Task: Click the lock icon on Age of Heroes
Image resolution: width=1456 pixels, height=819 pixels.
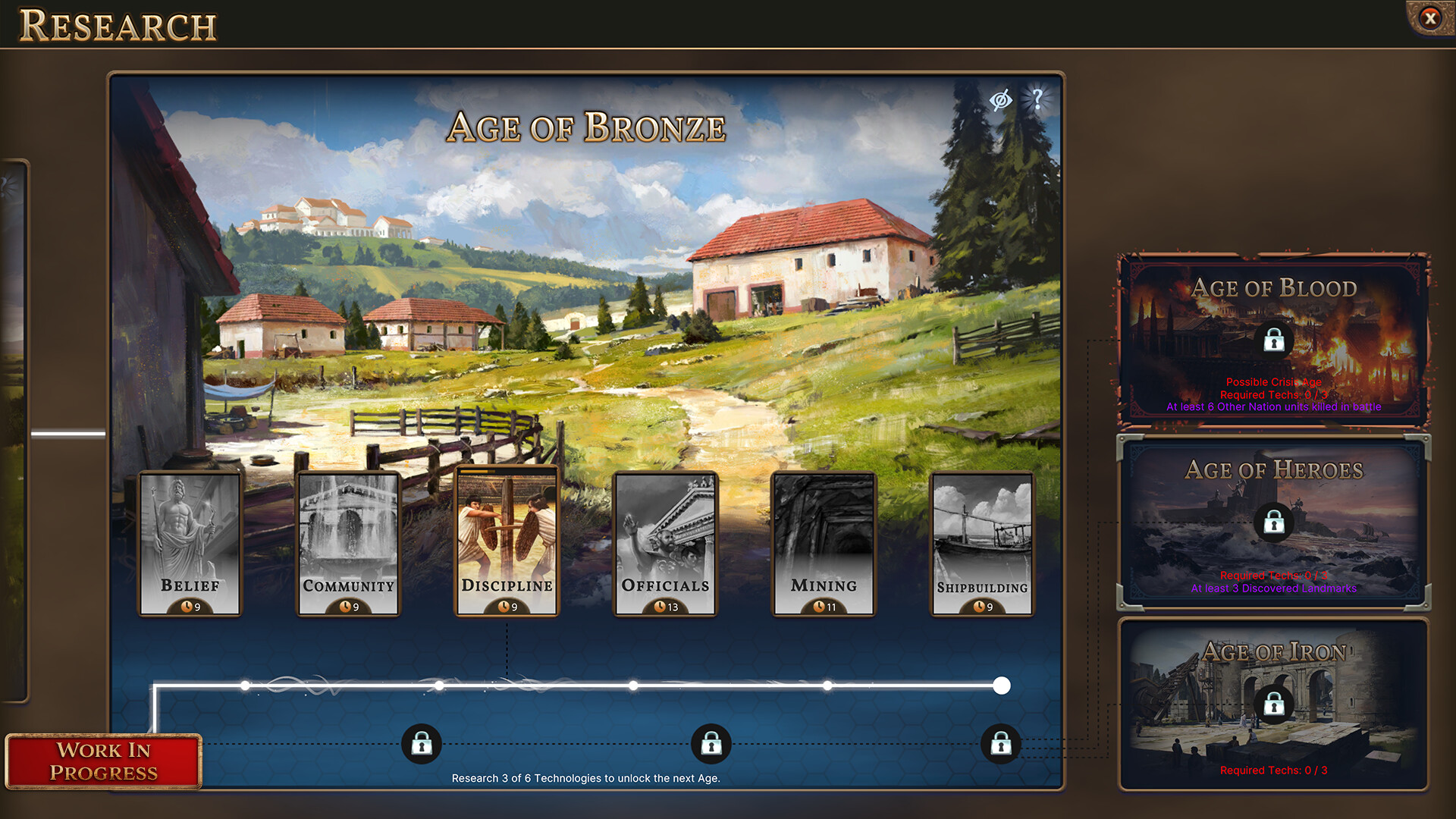Action: tap(1272, 523)
